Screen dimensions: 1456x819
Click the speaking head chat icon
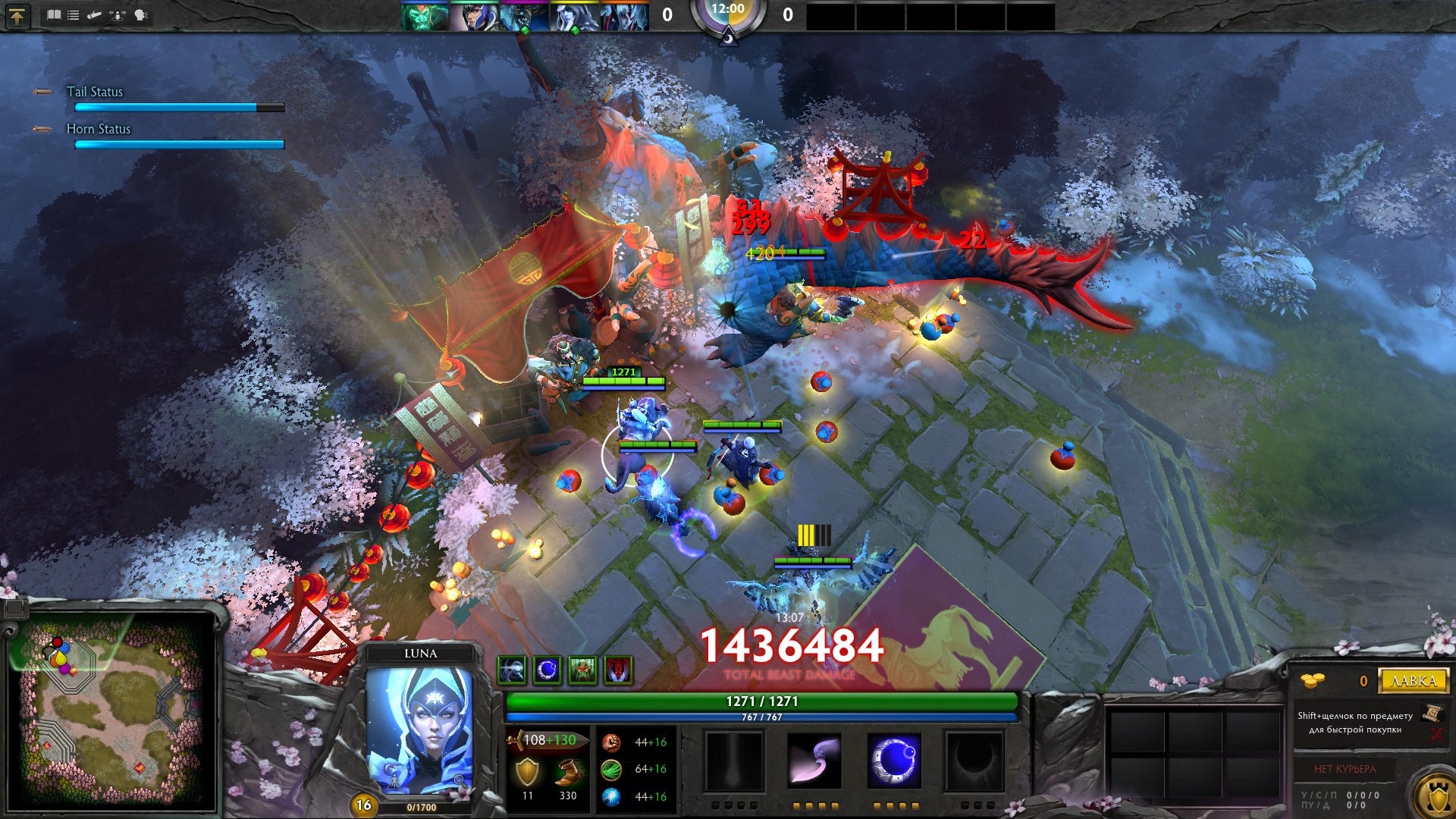(x=141, y=15)
